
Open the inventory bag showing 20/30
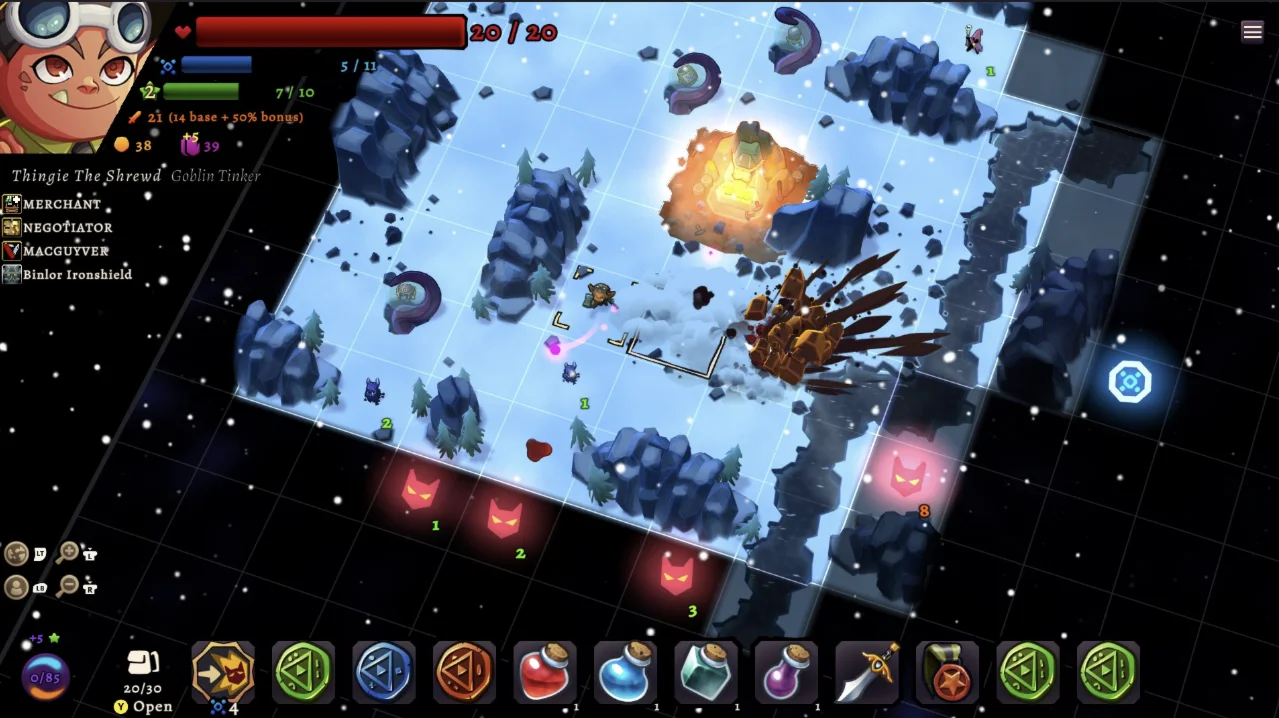140,668
